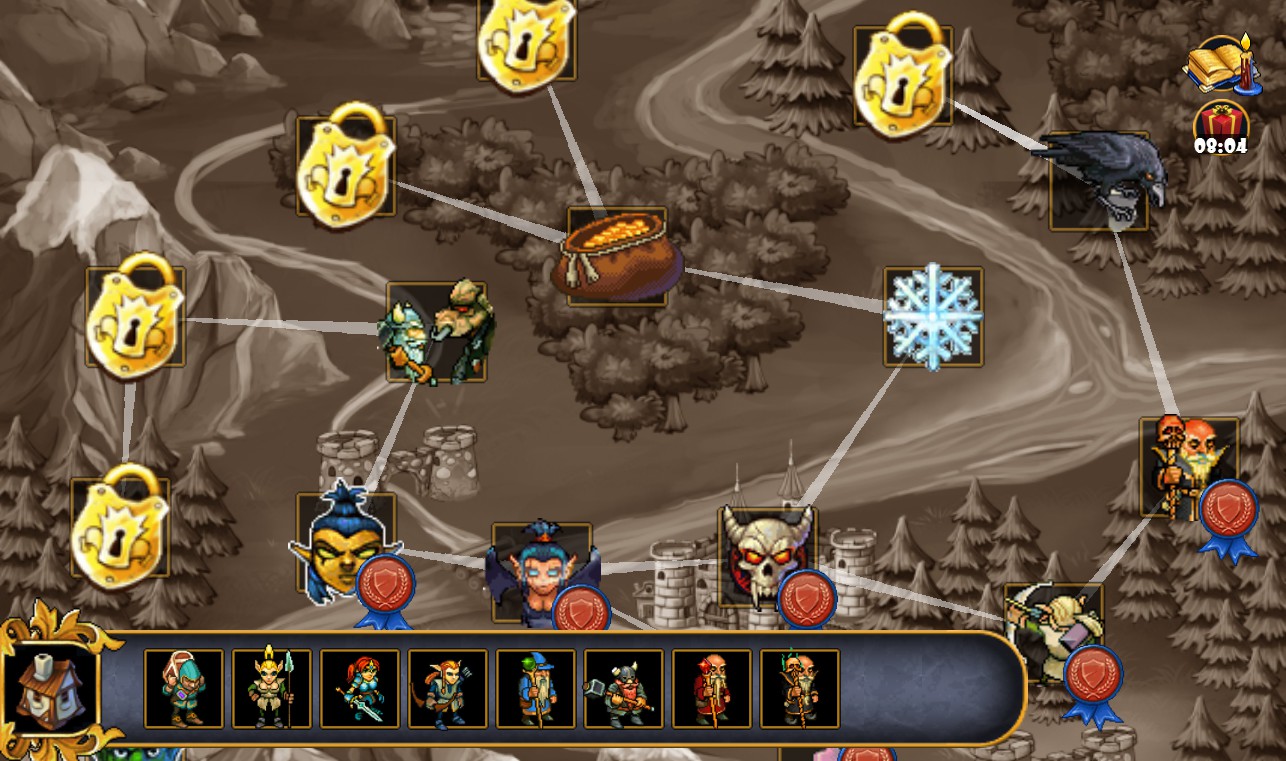Pick the hooded green ranger hero portrait

(183, 689)
